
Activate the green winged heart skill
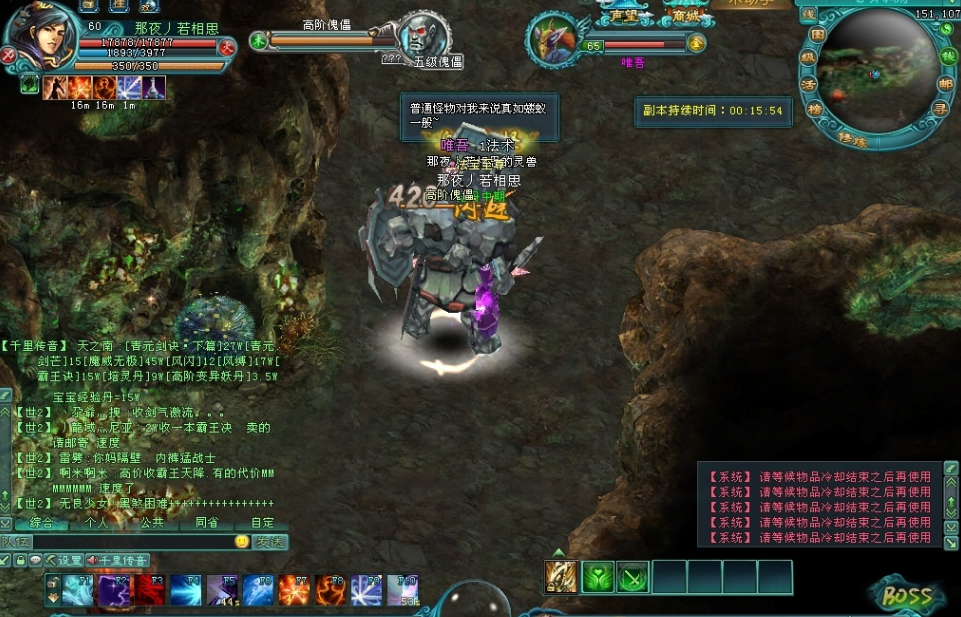597,577
